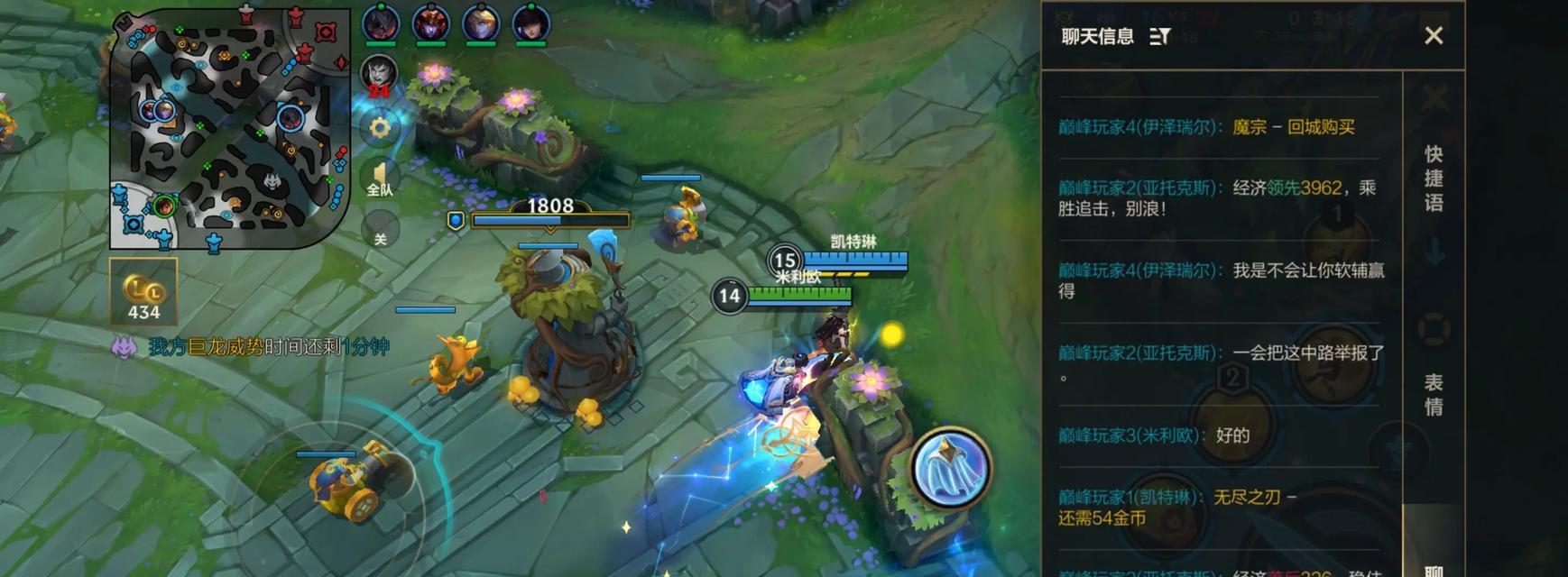Tap the enemy portrait with red 24 timer
Image resolution: width=1568 pixels, height=577 pixels.
pos(379,75)
